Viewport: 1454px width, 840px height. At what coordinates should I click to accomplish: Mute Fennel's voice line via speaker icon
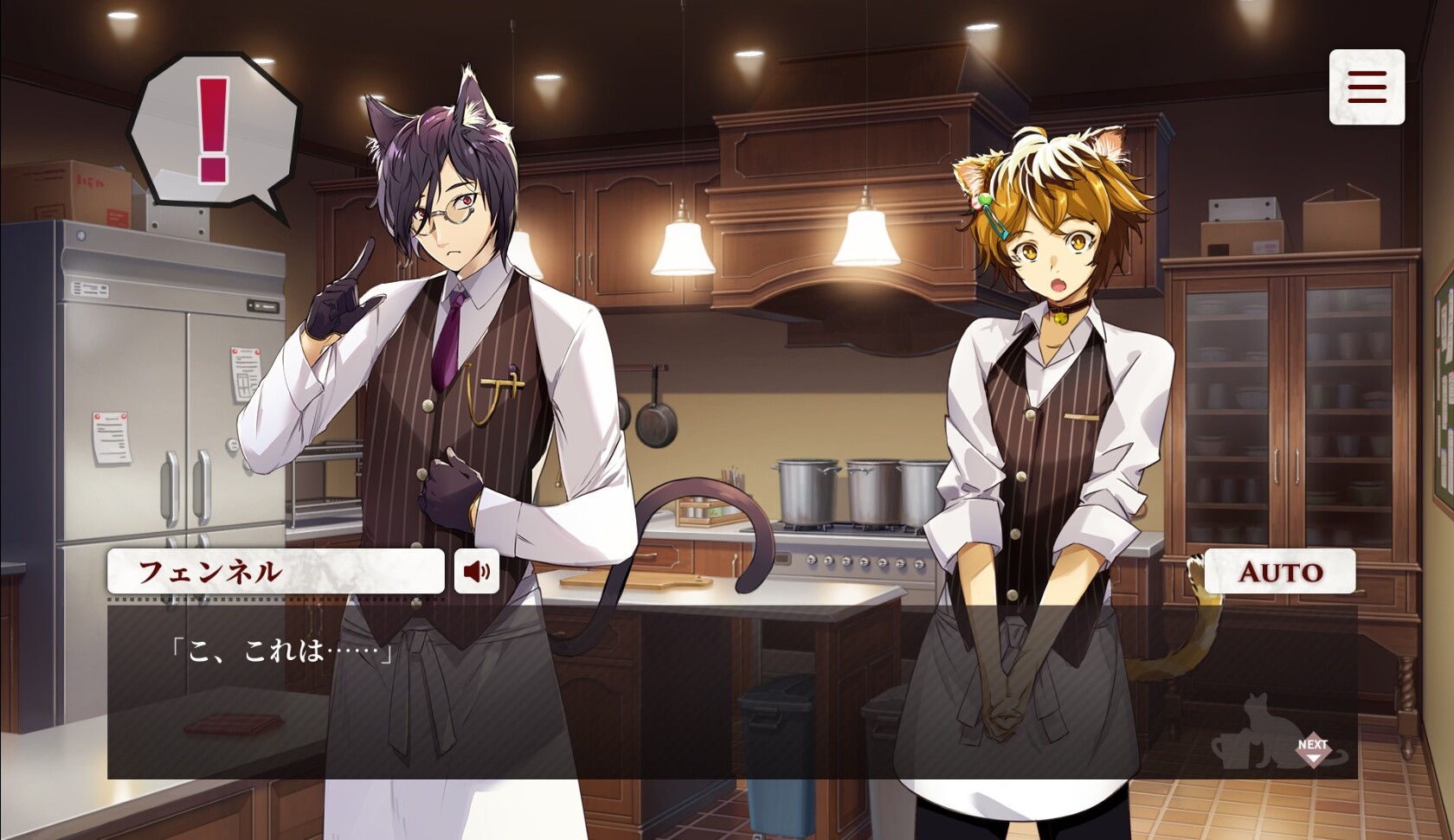(x=478, y=571)
